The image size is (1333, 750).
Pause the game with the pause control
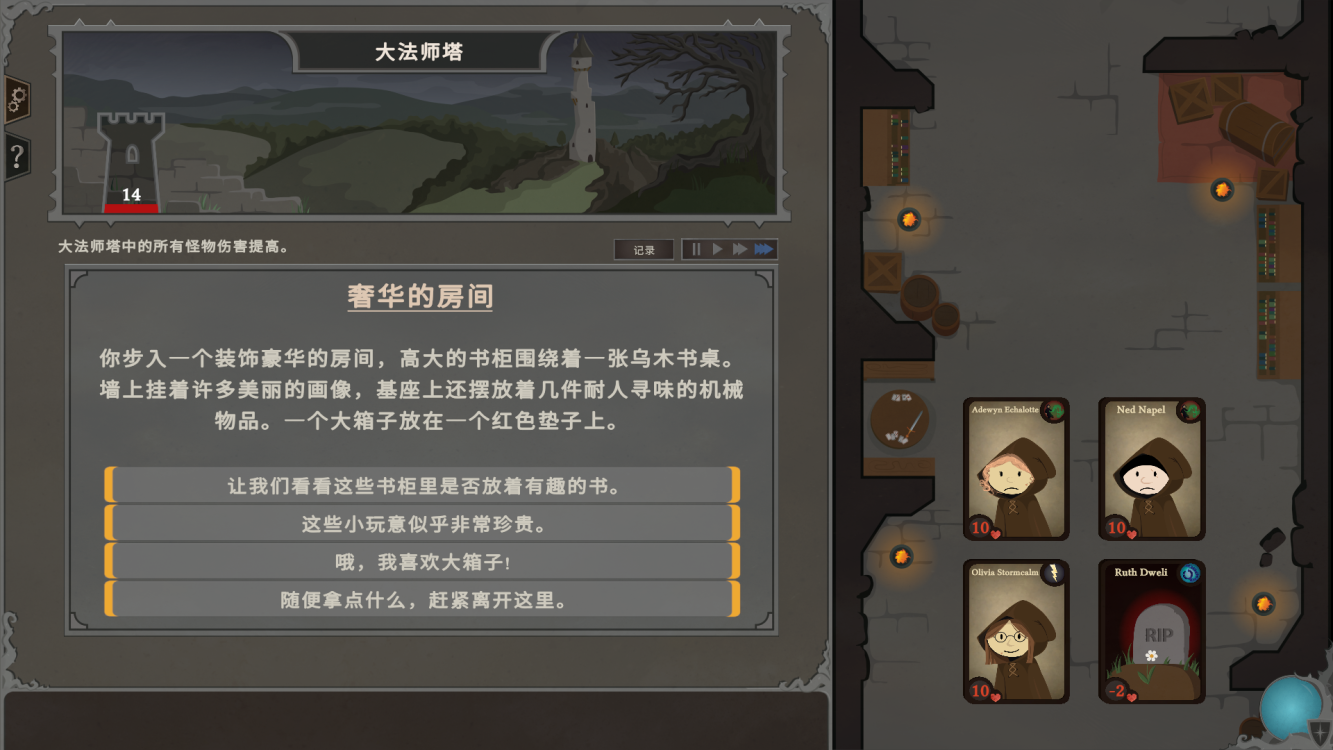695,249
